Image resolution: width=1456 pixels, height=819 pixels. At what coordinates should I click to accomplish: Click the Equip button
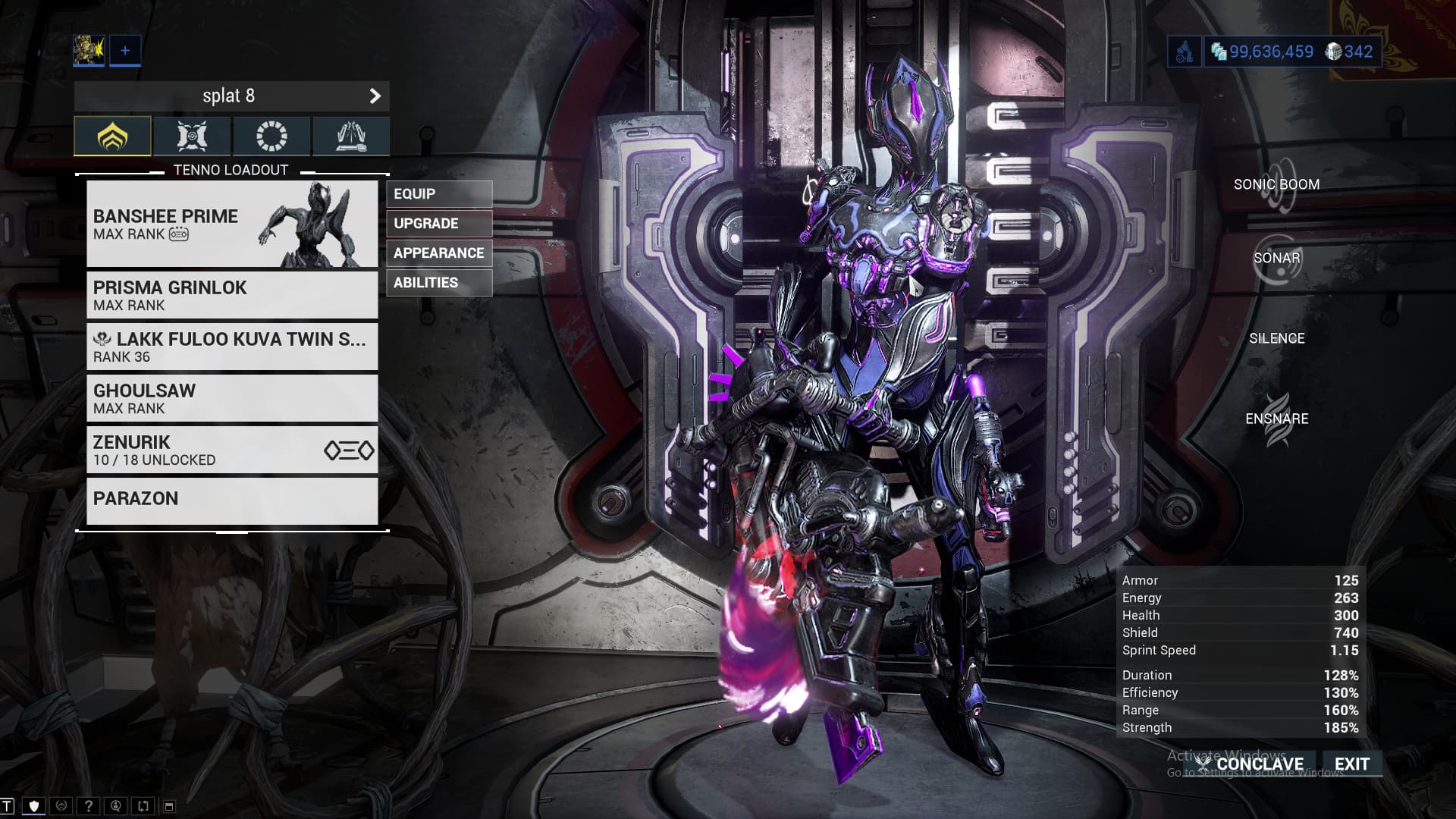[438, 194]
